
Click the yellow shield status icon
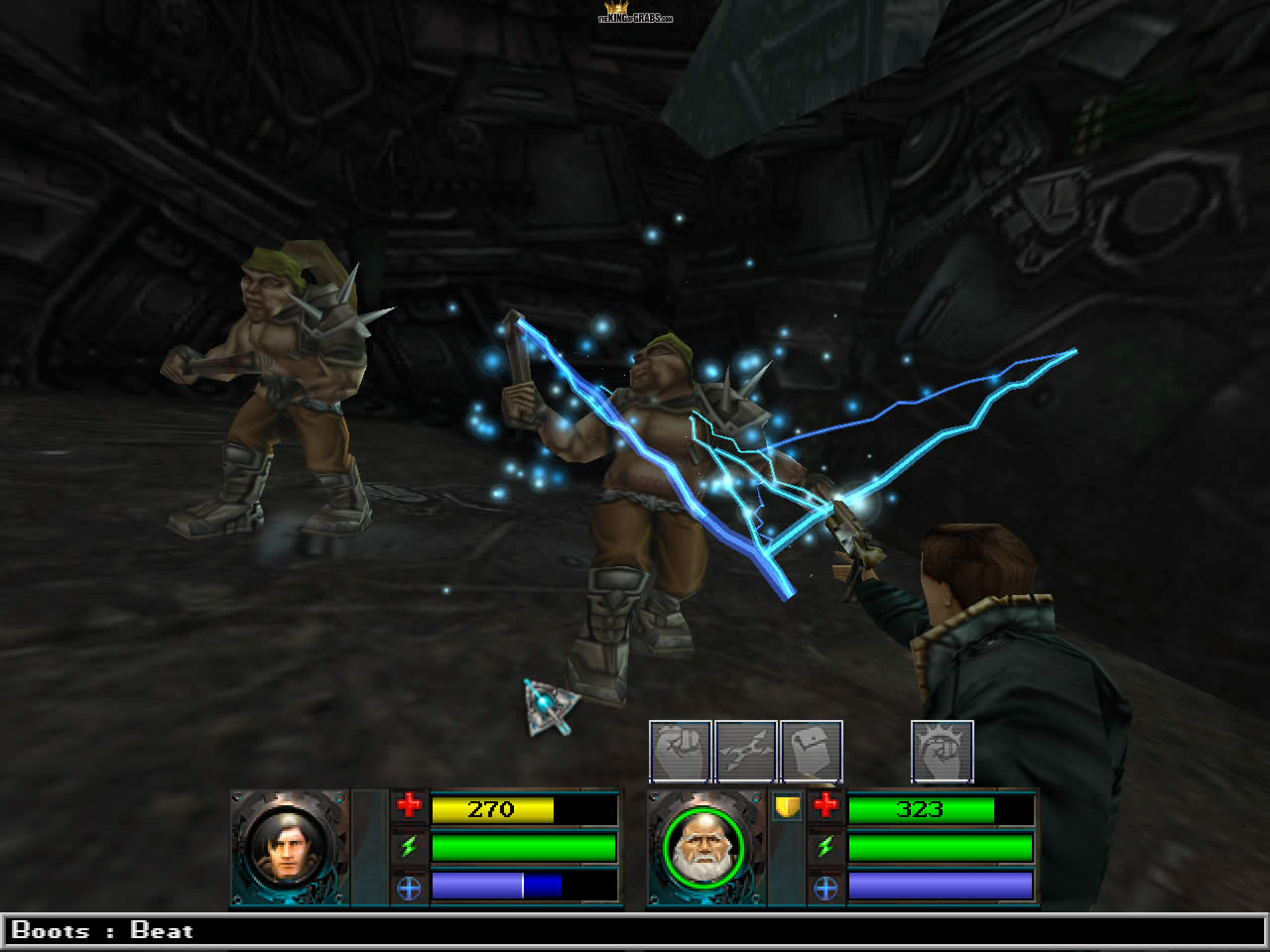click(787, 807)
